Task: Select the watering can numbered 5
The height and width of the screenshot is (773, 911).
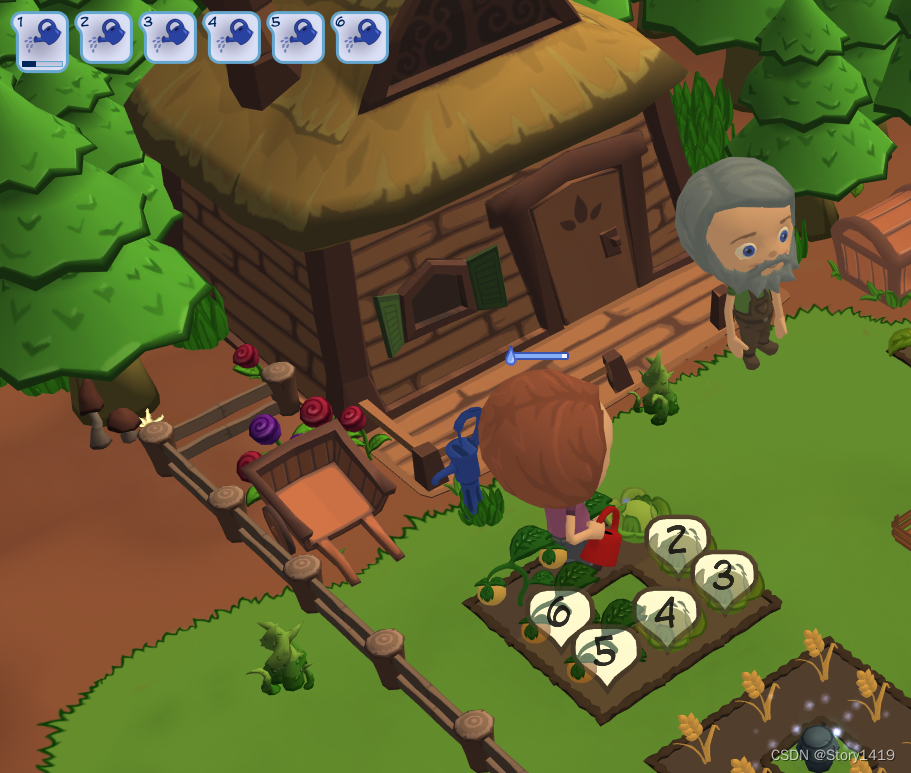Action: [x=298, y=38]
